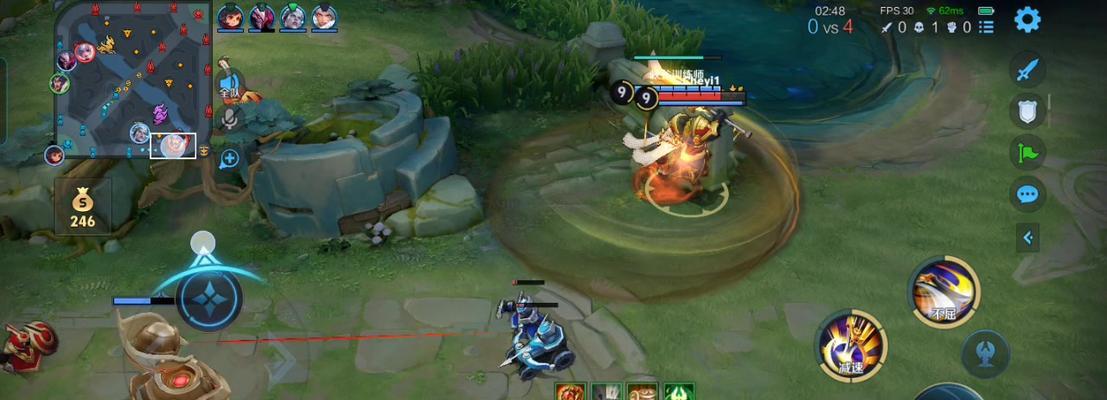Open the quick chat plus bubble
Image resolution: width=1107 pixels, height=400 pixels.
coord(230,158)
